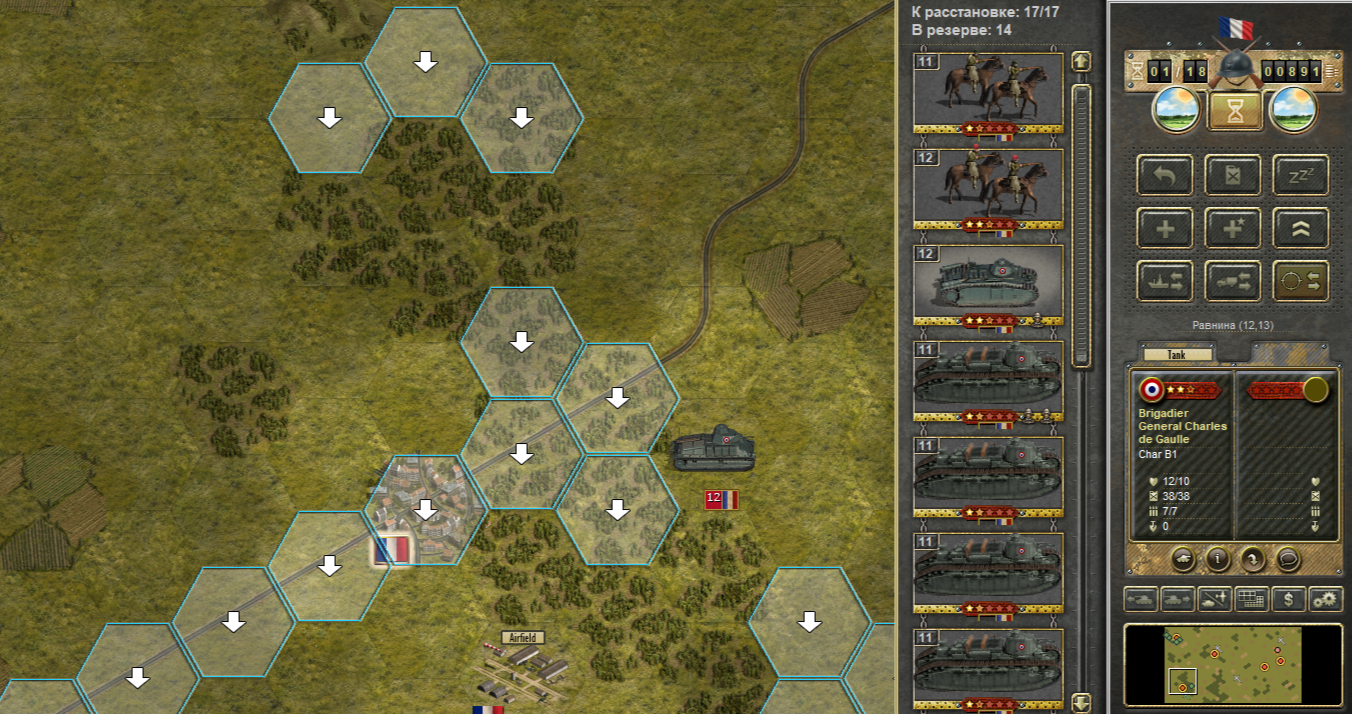The height and width of the screenshot is (714, 1352).
Task: Open the purchase menu with dollar sign
Action: point(1289,599)
